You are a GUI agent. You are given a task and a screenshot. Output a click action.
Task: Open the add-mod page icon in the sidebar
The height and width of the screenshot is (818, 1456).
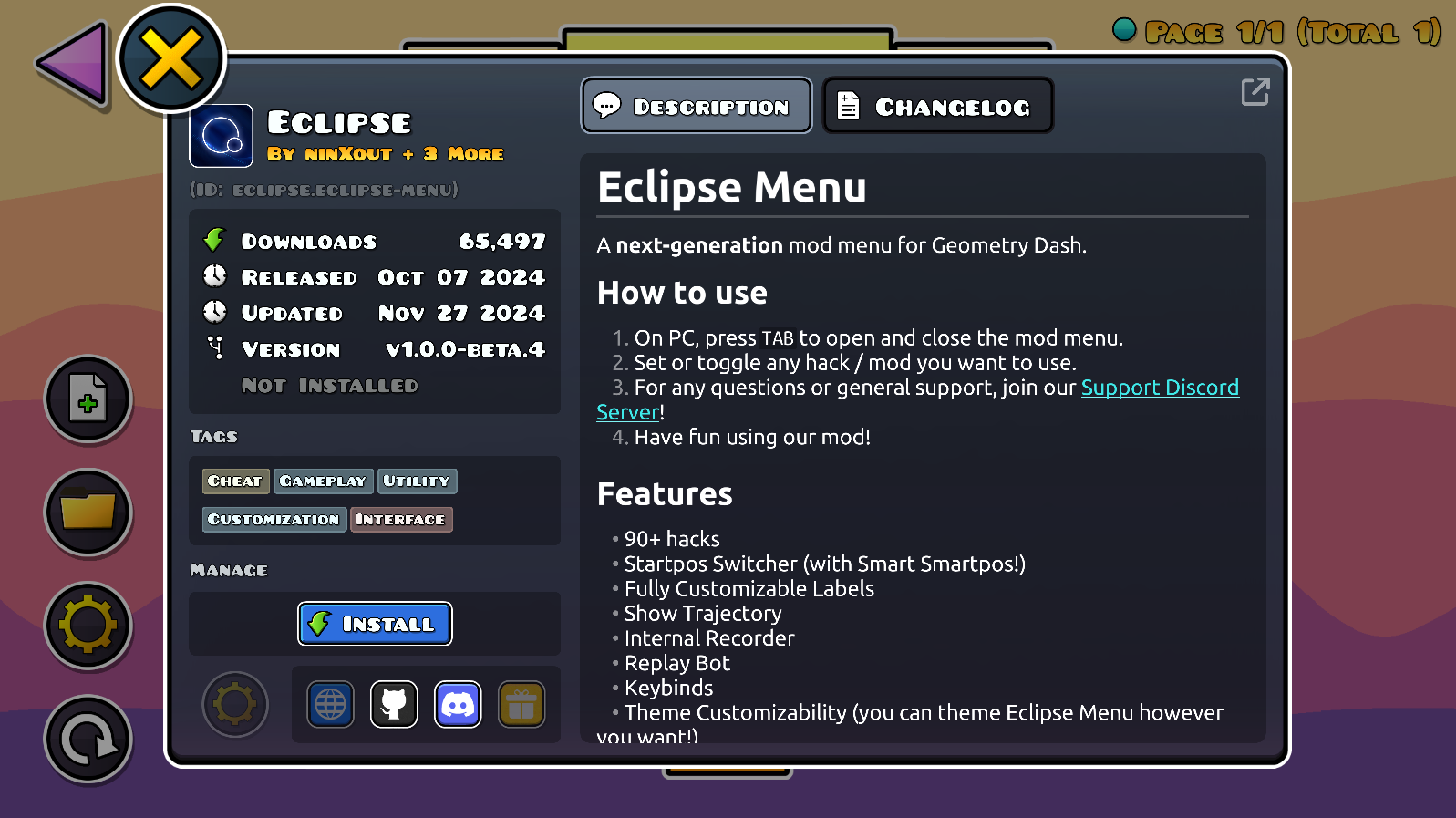(88, 399)
